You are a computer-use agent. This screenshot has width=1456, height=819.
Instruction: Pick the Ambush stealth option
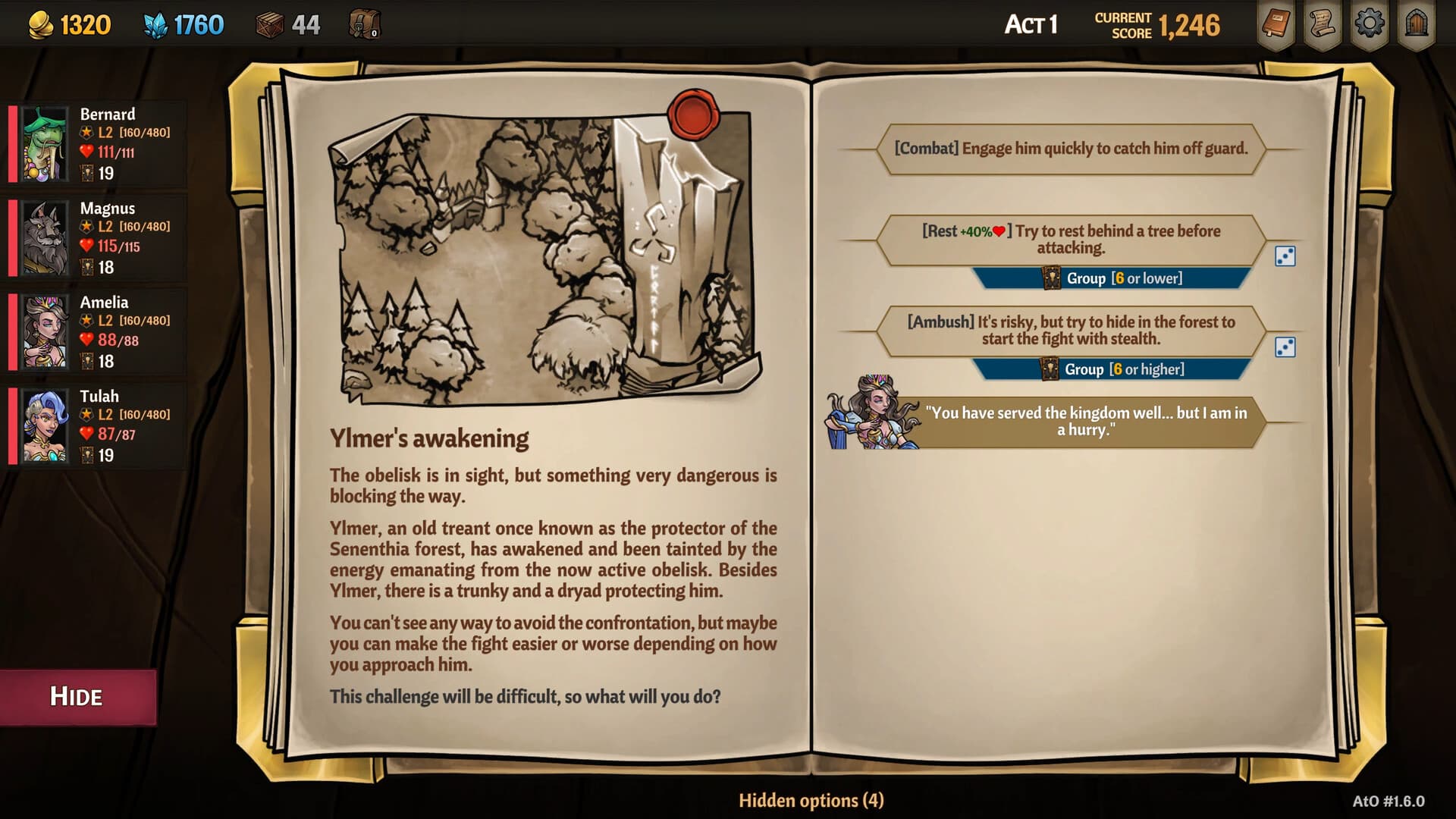tap(1070, 331)
